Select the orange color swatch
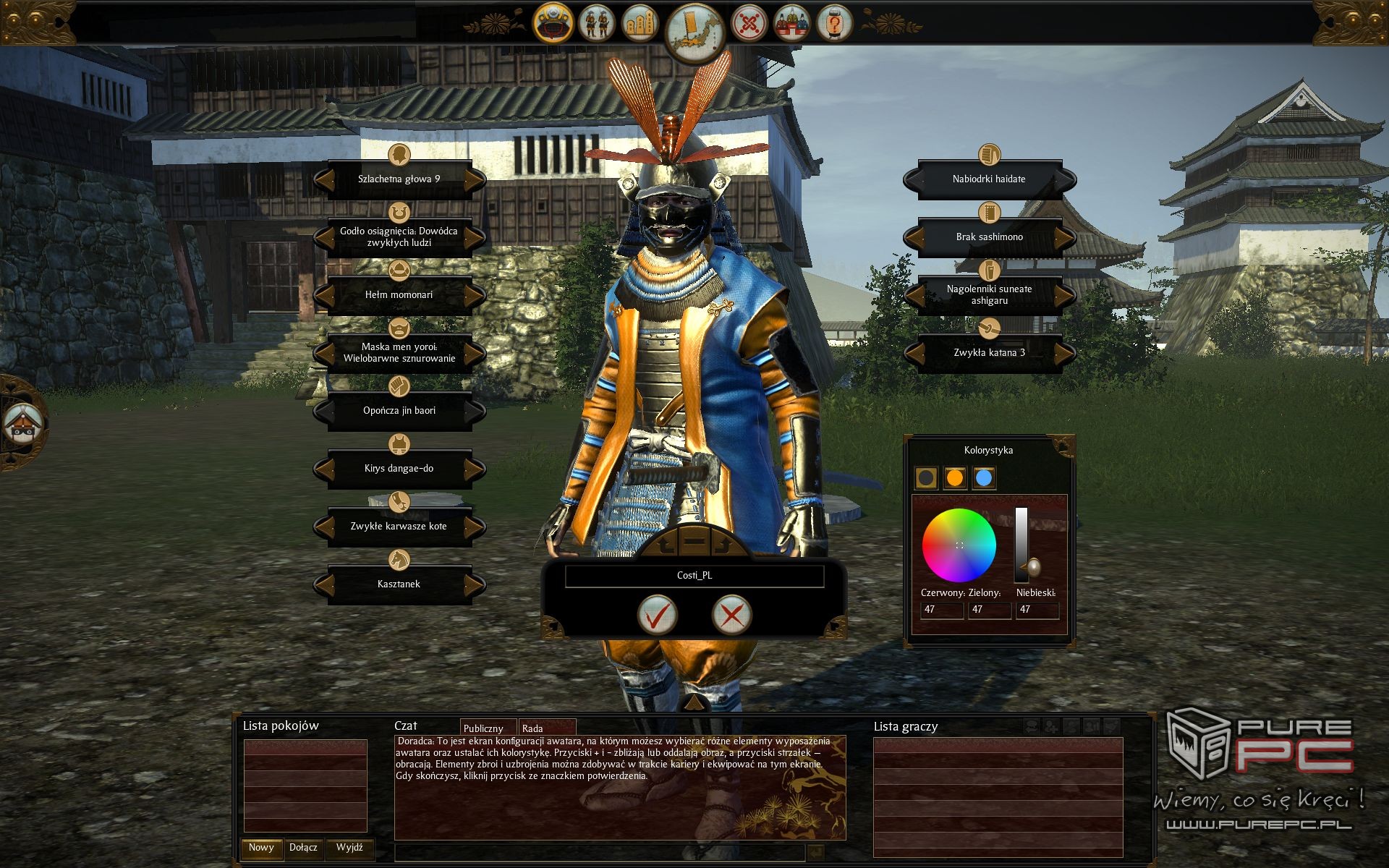The image size is (1389, 868). tap(955, 477)
